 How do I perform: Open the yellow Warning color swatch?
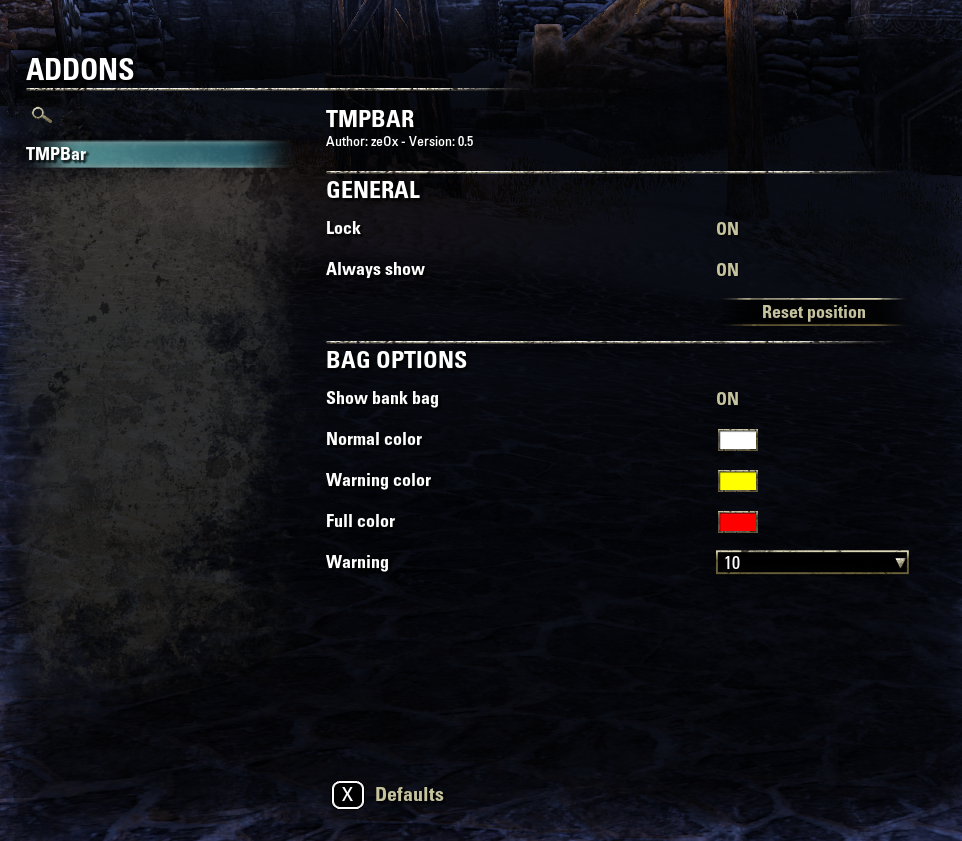coord(737,481)
